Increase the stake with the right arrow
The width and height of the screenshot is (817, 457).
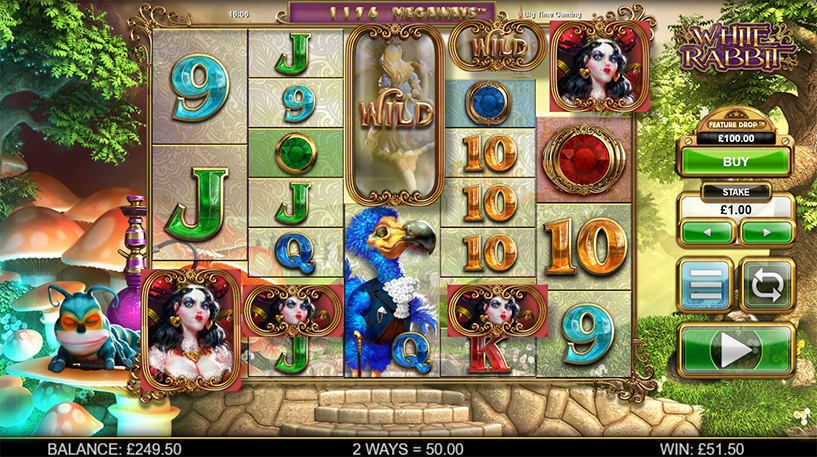tap(766, 232)
